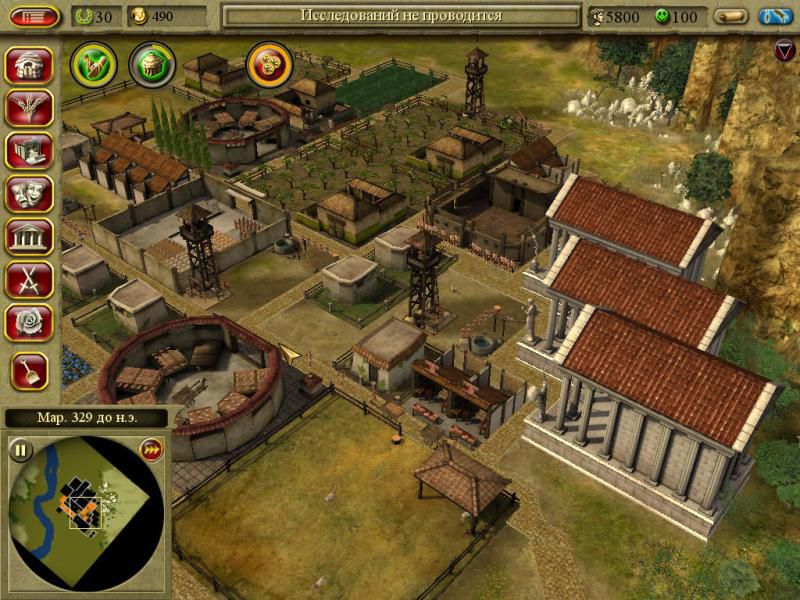Increase game speed with fast-forward button

[x=151, y=448]
